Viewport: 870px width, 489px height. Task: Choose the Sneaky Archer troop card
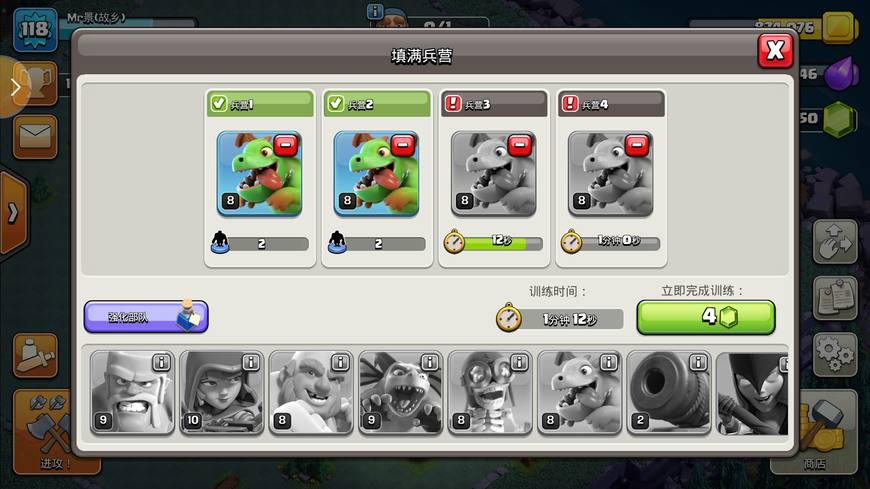tap(221, 392)
